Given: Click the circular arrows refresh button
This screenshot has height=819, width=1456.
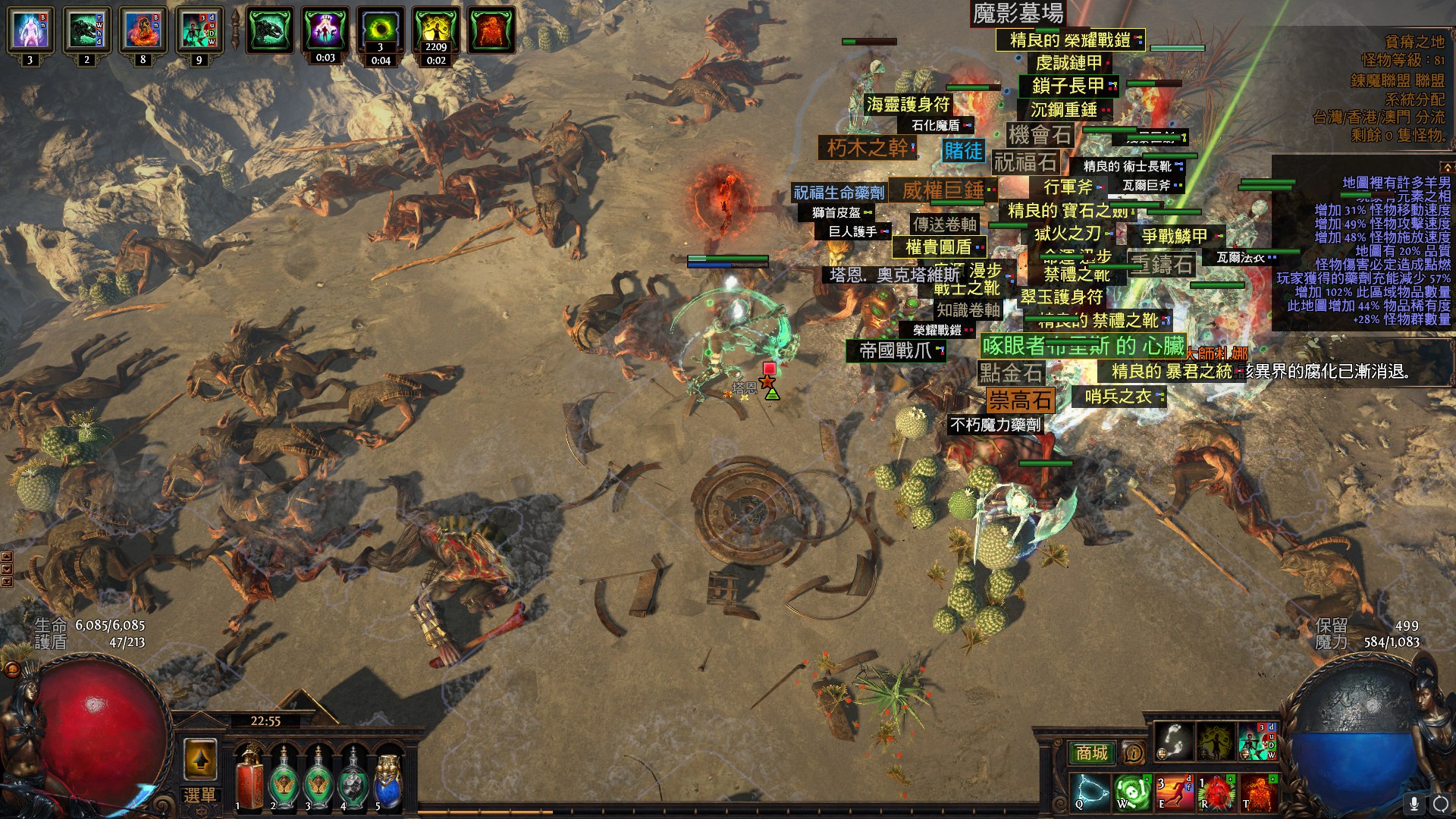Looking at the screenshot, I should [x=1440, y=802].
